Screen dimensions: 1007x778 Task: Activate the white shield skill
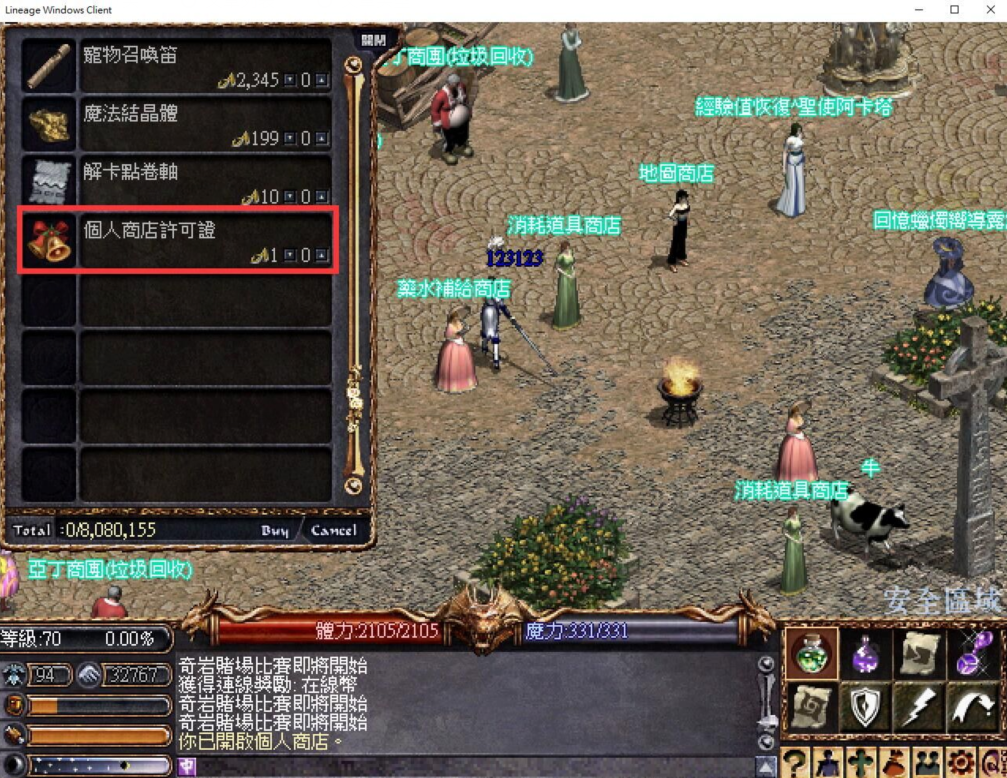click(x=865, y=706)
